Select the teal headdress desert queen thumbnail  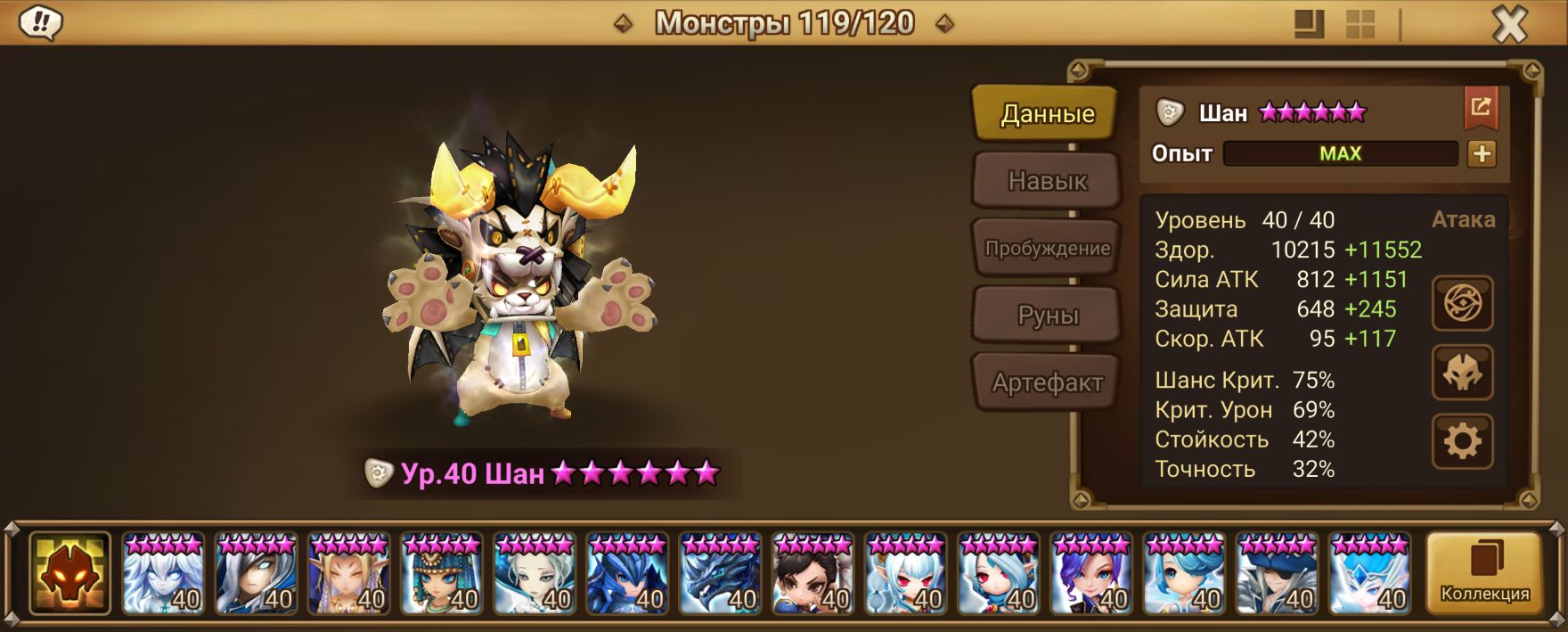(x=442, y=574)
